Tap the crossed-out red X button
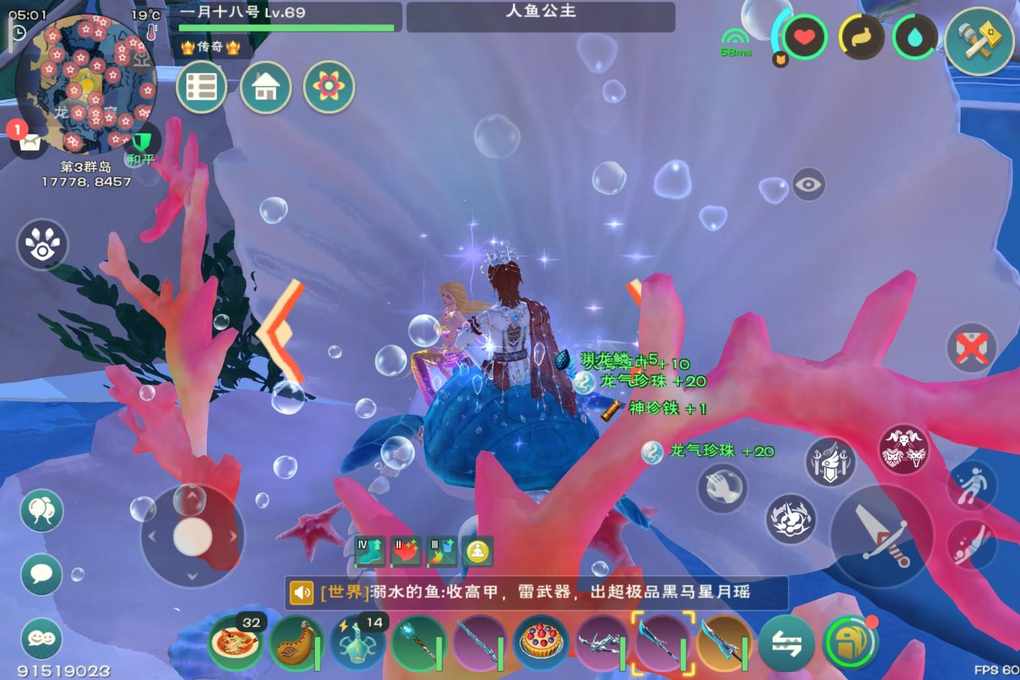This screenshot has width=1020, height=680. coord(971,348)
